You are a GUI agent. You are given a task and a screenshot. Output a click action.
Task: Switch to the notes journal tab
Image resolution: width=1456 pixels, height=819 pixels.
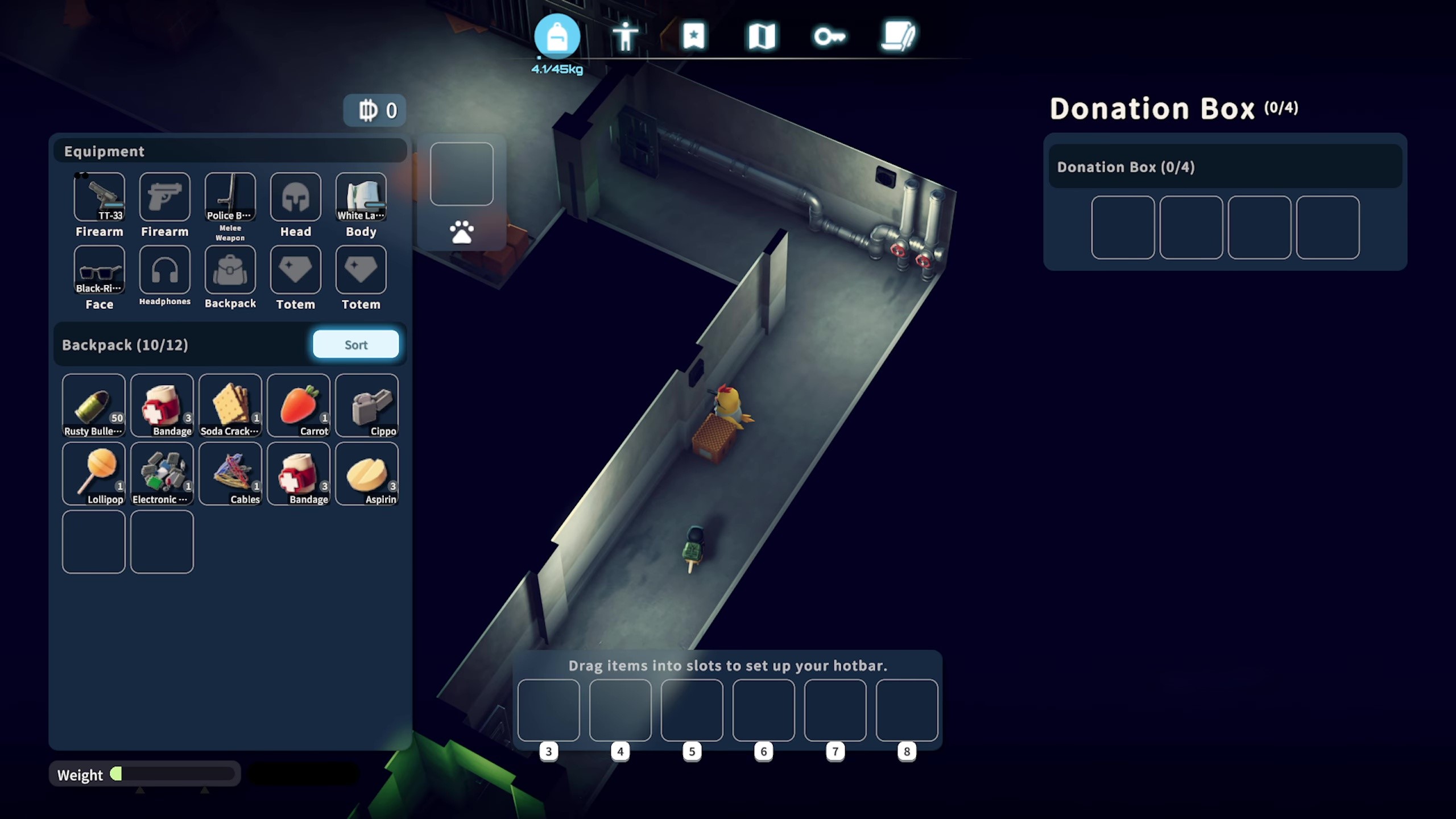[x=897, y=37]
